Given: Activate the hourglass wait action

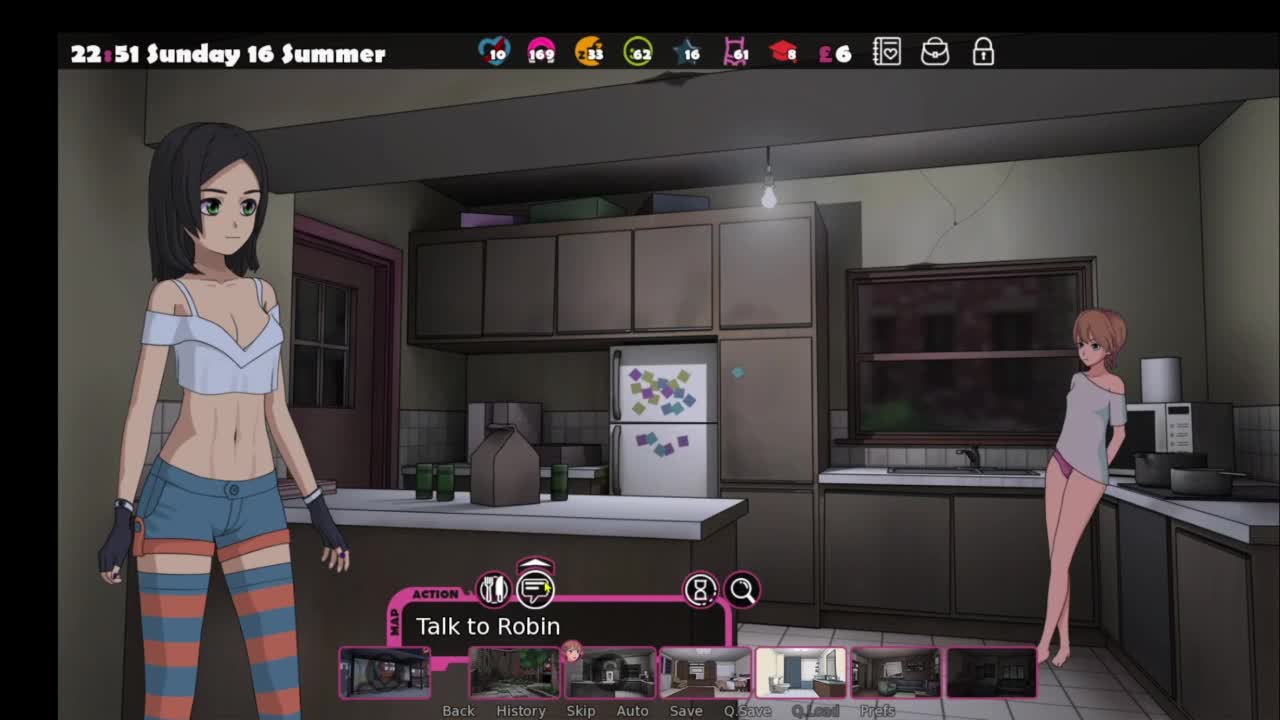Looking at the screenshot, I should [x=700, y=590].
